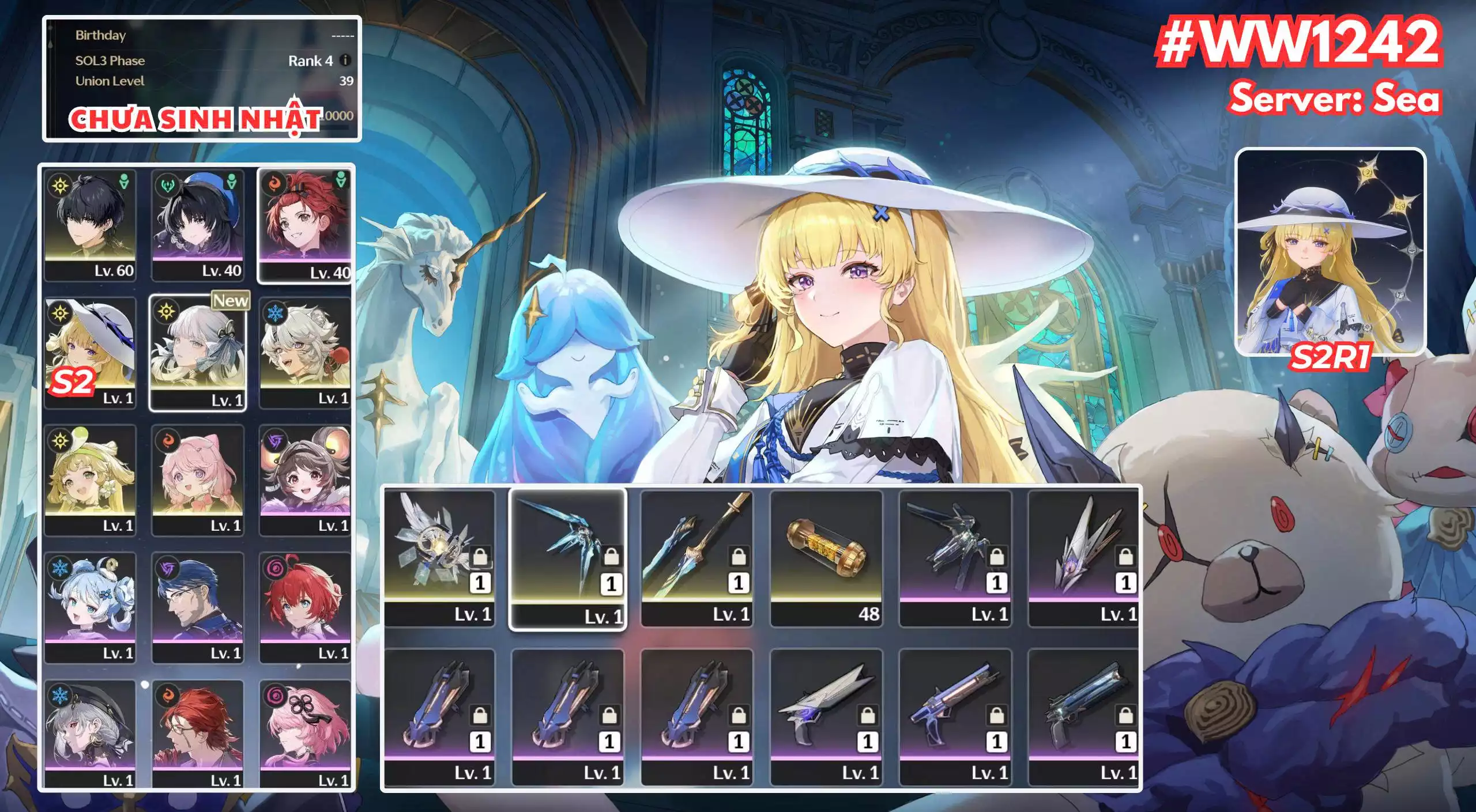1476x812 pixels.
Task: Click the character marked with the New badge
Action: [x=199, y=352]
